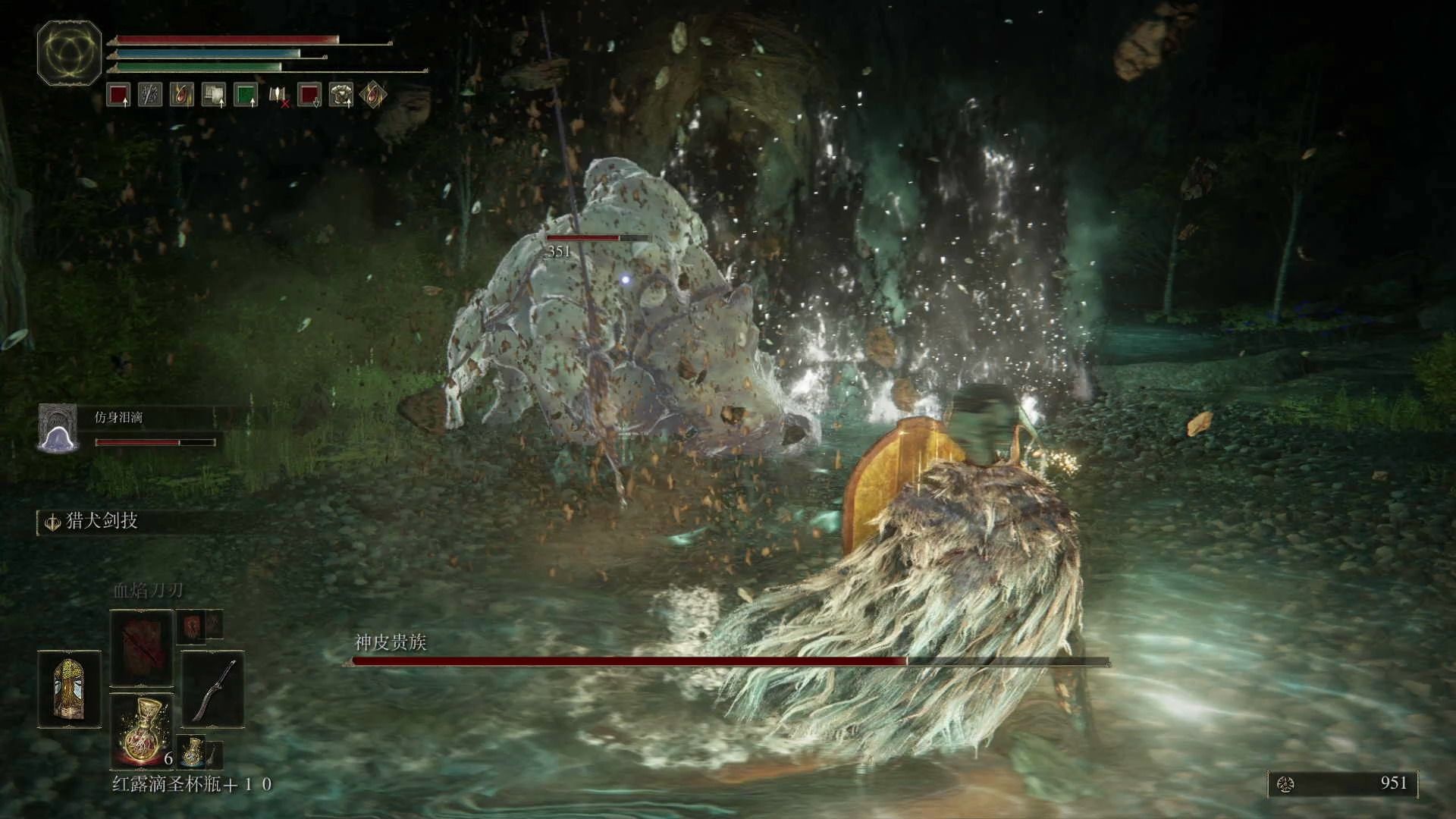The image size is (1456, 819).
Task: Select the Flask of Crimson Tears slot
Action: point(142,731)
